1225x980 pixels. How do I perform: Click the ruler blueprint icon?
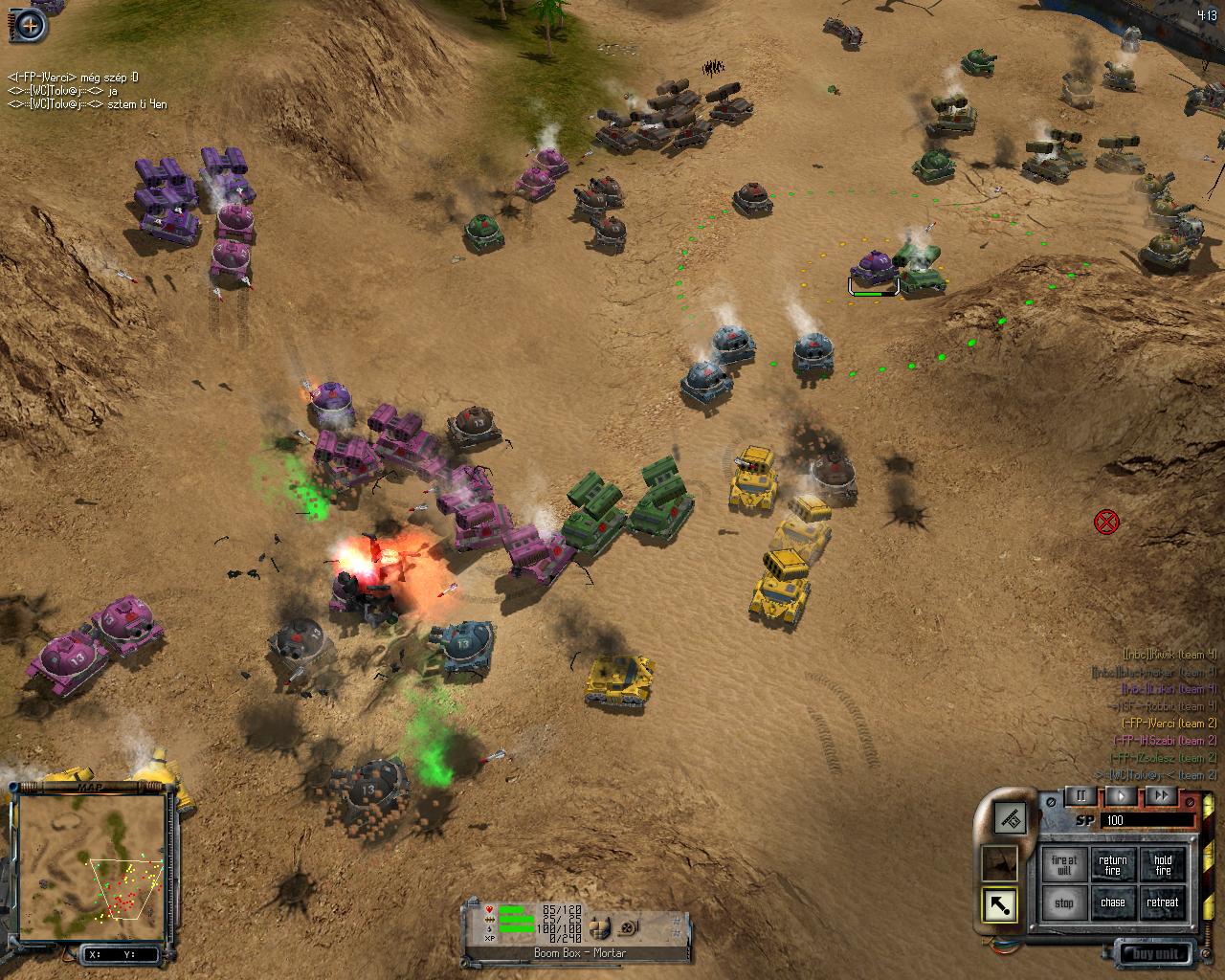click(x=1010, y=817)
